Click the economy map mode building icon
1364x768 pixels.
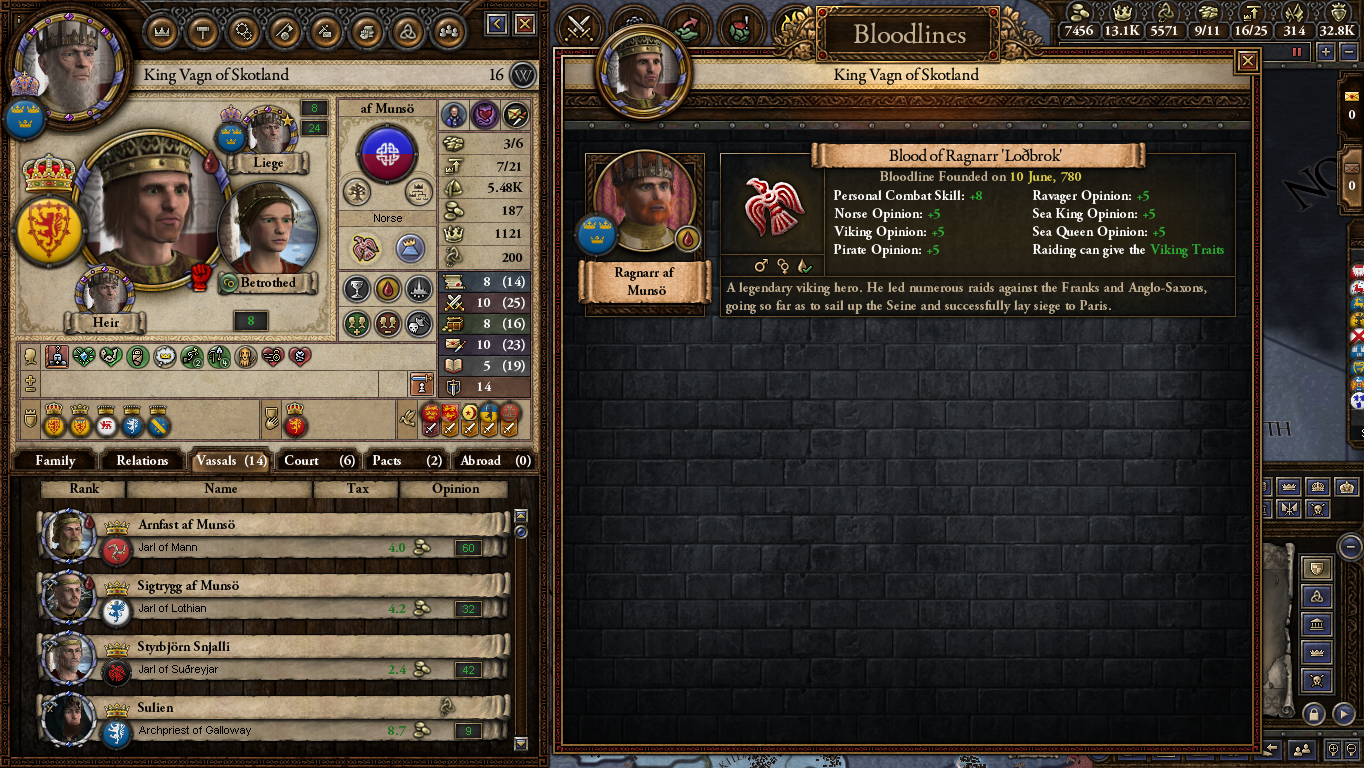click(x=1316, y=623)
